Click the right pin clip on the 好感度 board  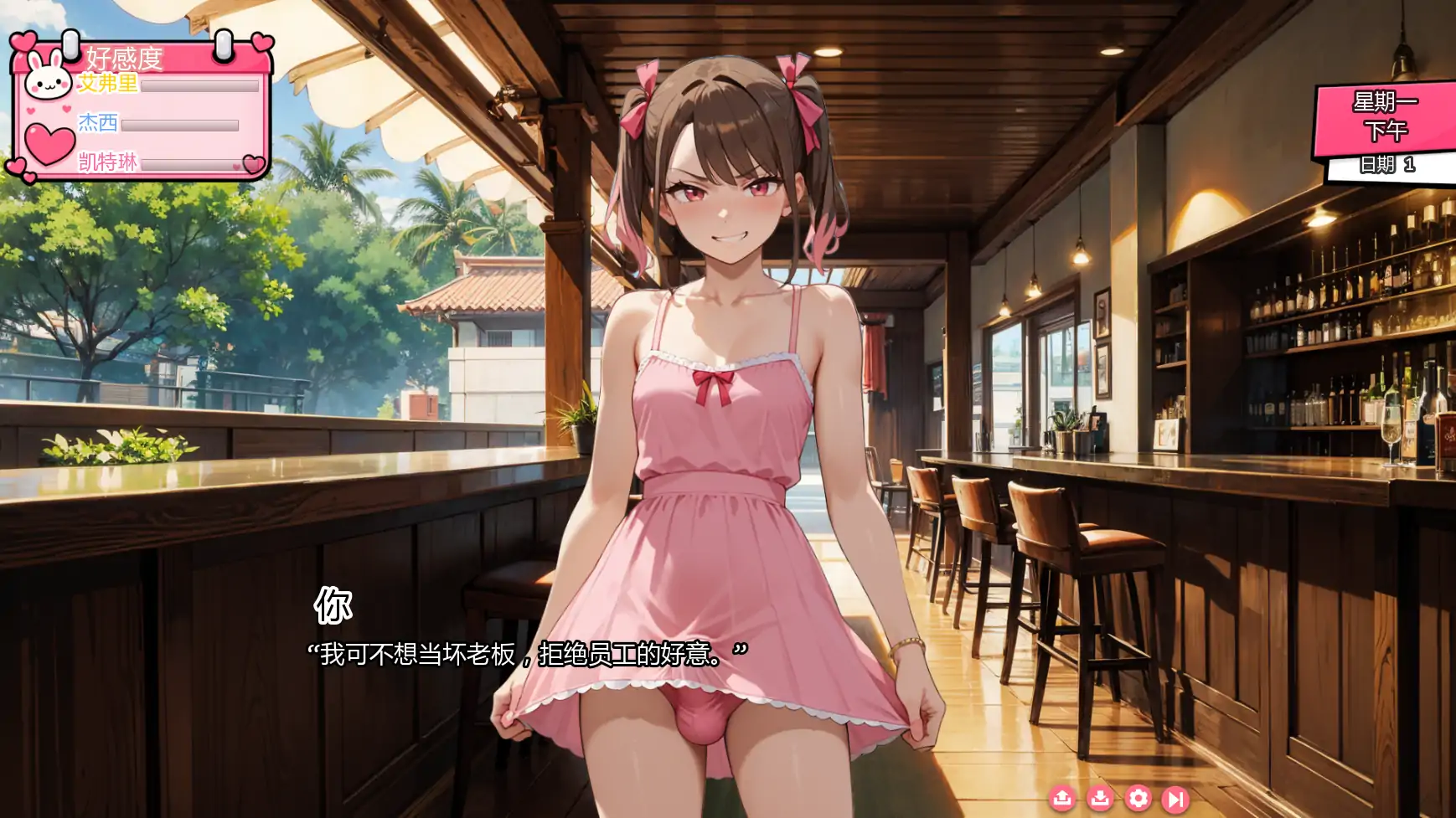tap(224, 46)
